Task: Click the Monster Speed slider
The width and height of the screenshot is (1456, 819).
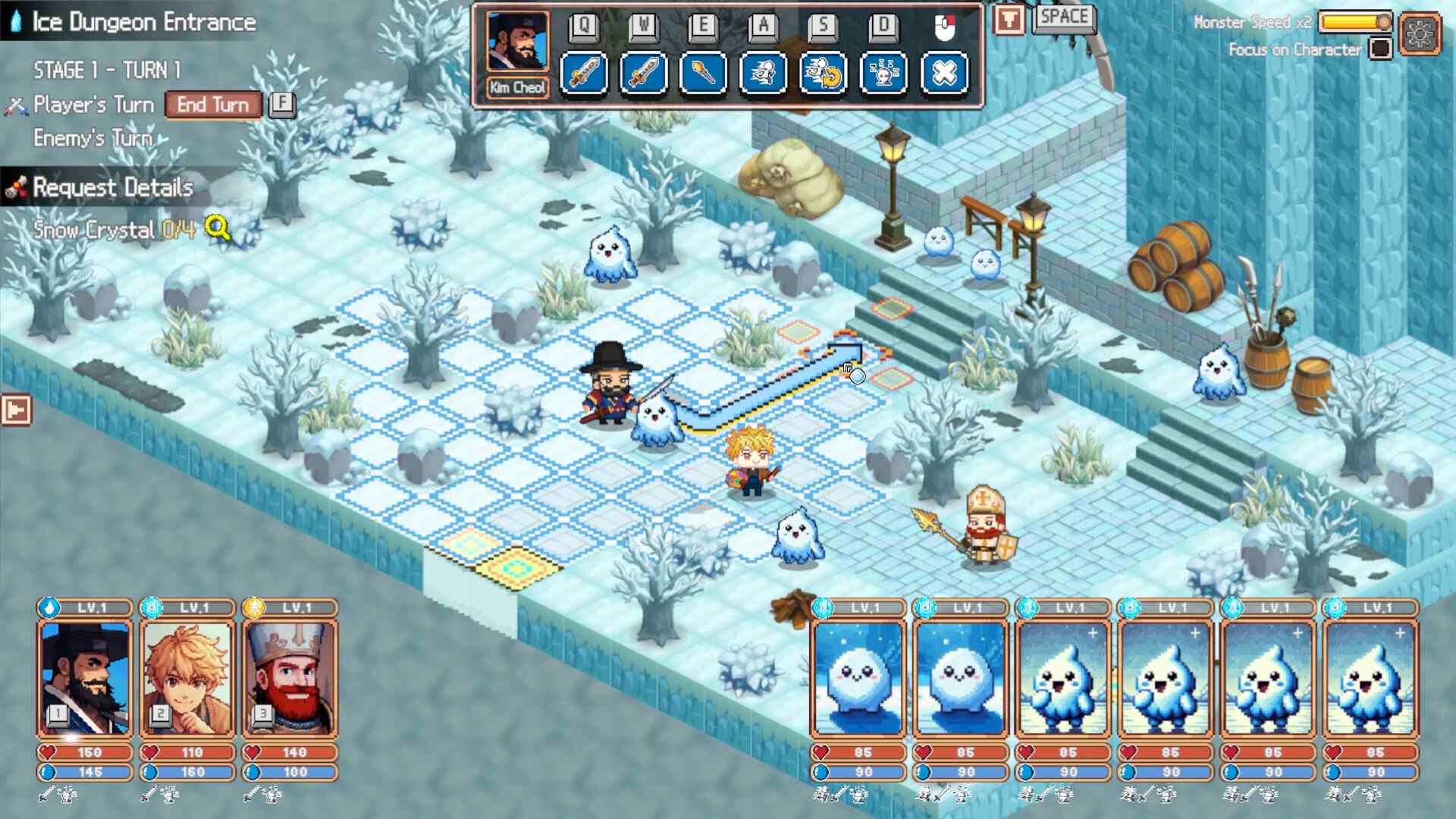Action: click(1356, 22)
